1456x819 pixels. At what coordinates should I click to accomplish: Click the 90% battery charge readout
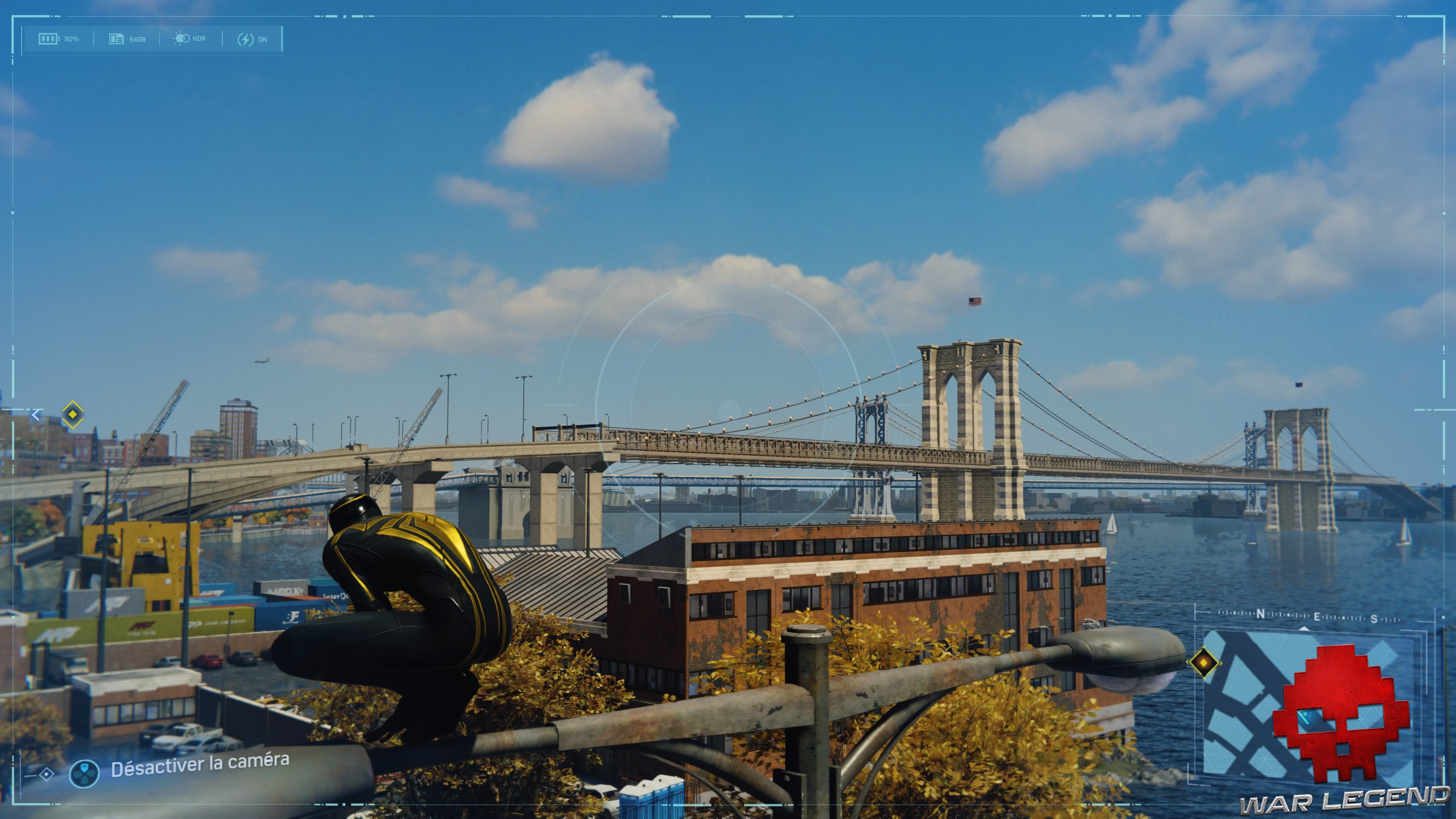point(71,38)
